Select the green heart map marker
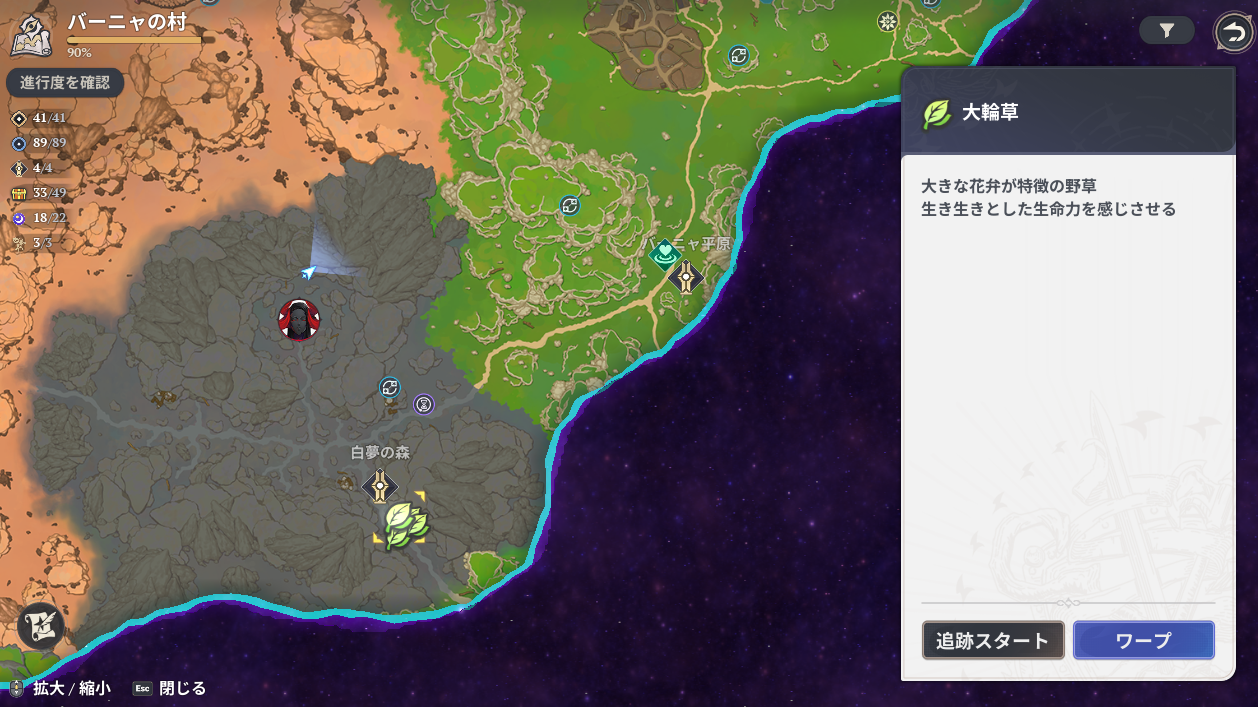Screen dimensions: 1258x707 pos(664,256)
